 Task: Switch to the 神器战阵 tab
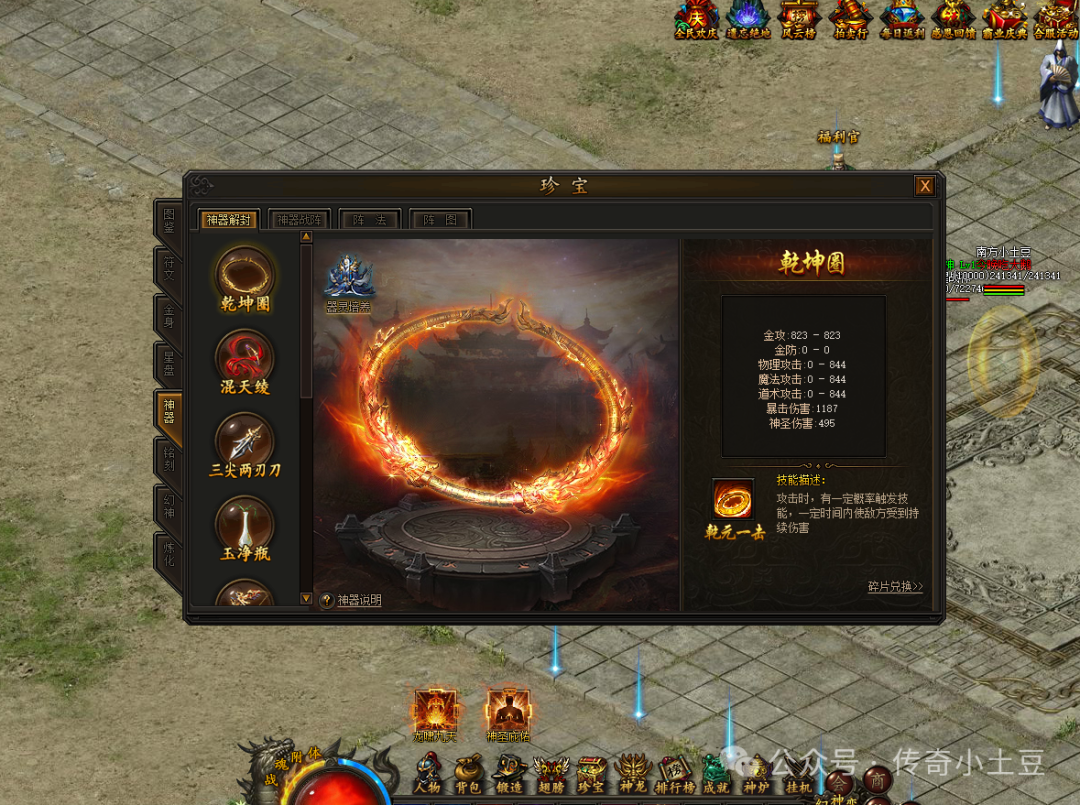[x=300, y=220]
